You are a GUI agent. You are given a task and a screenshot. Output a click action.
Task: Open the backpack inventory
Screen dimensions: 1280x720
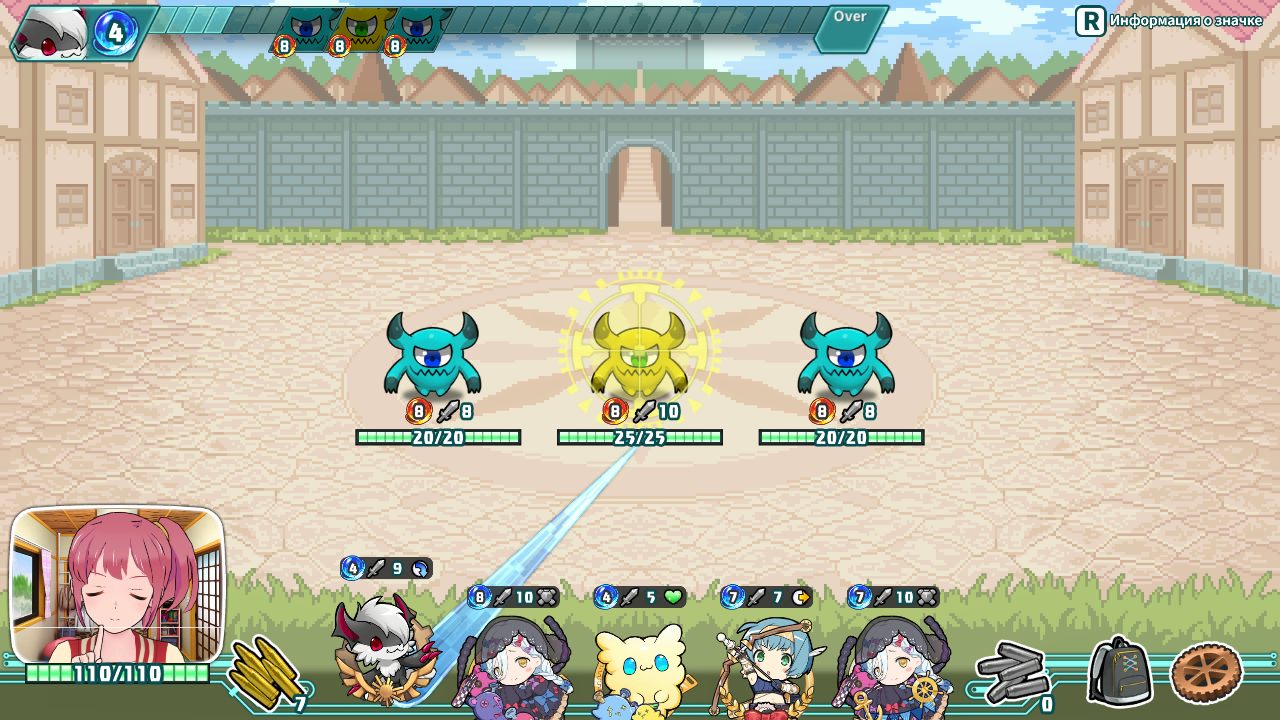pos(1120,671)
